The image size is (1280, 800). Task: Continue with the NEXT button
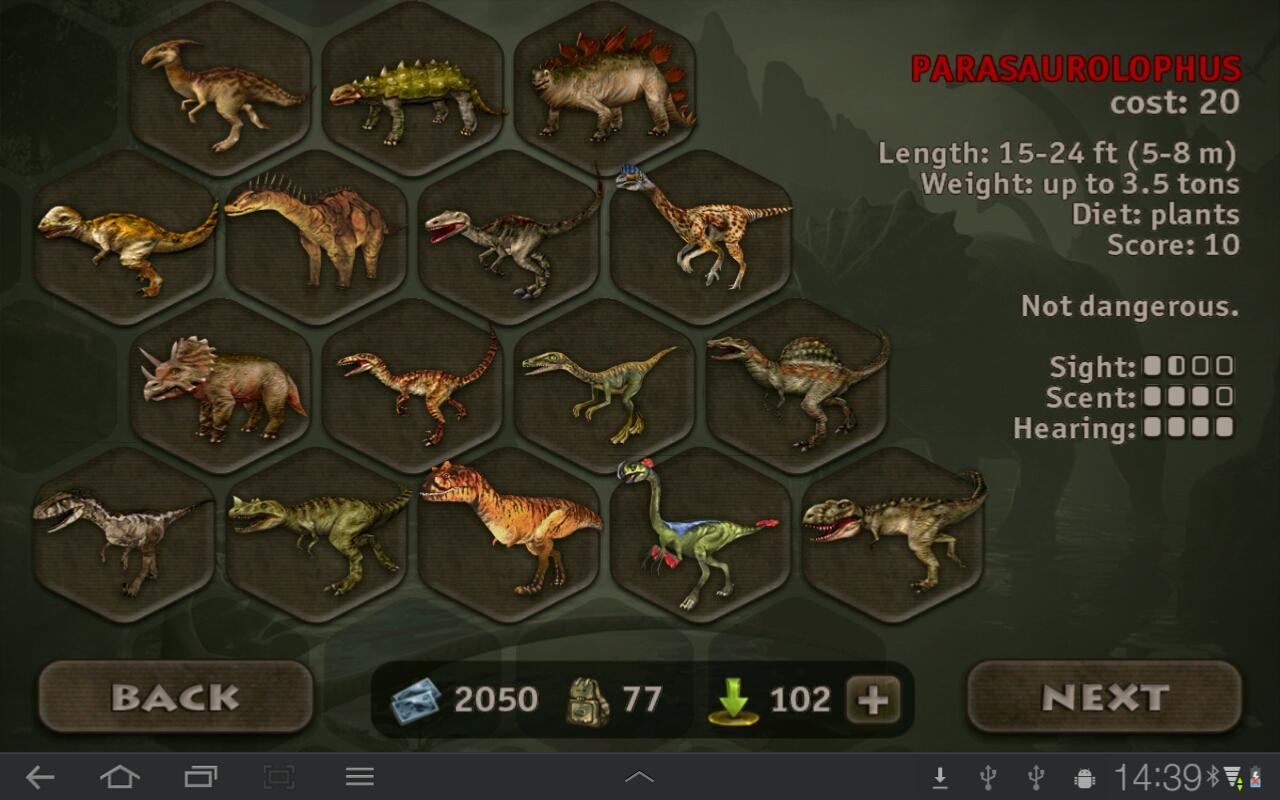tap(1105, 697)
